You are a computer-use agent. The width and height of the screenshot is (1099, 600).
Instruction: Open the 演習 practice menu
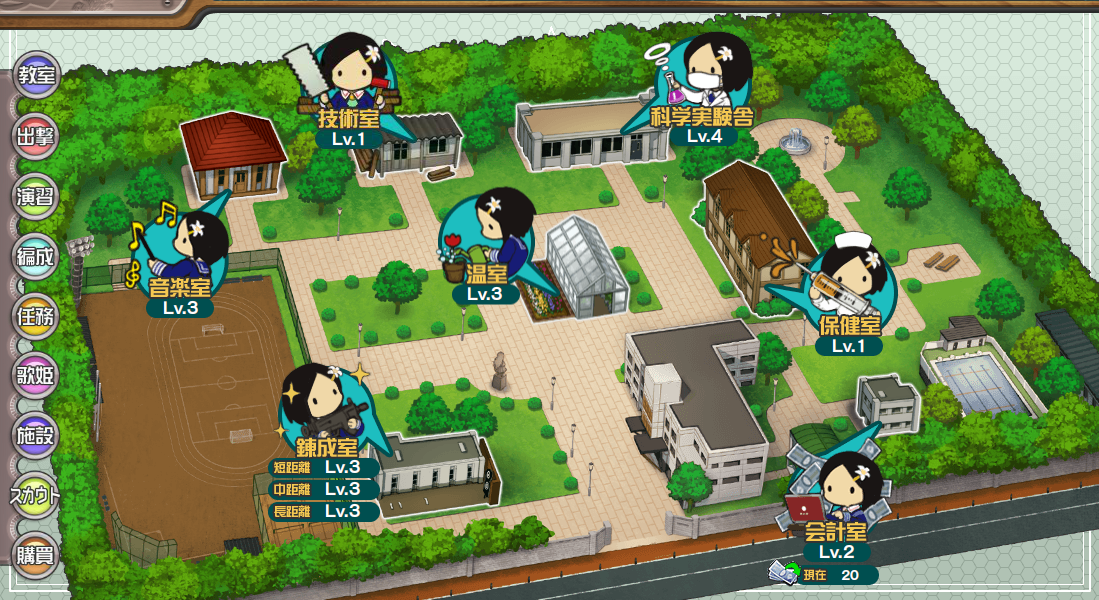(37, 196)
